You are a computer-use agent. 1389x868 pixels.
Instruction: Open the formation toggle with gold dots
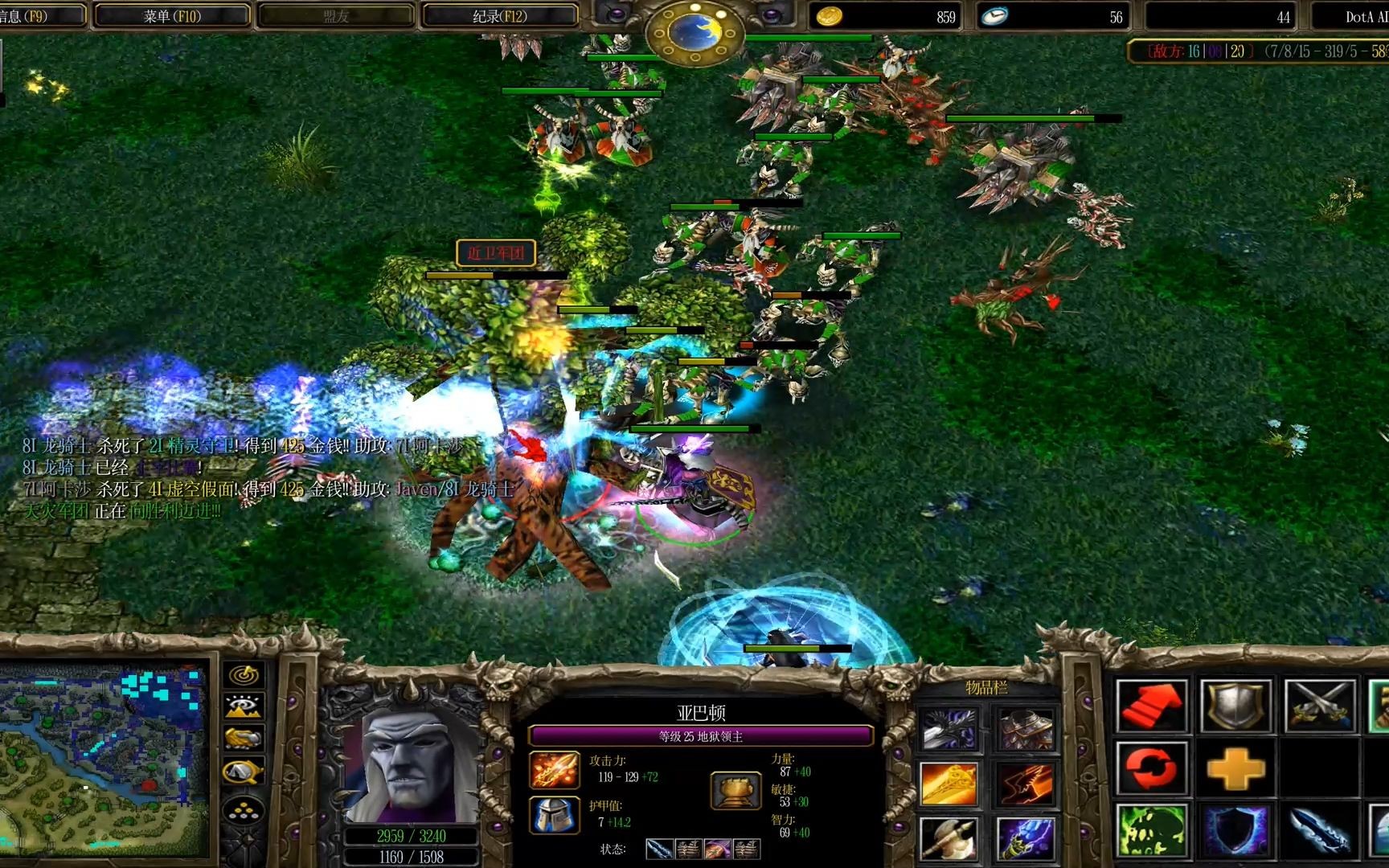click(244, 810)
